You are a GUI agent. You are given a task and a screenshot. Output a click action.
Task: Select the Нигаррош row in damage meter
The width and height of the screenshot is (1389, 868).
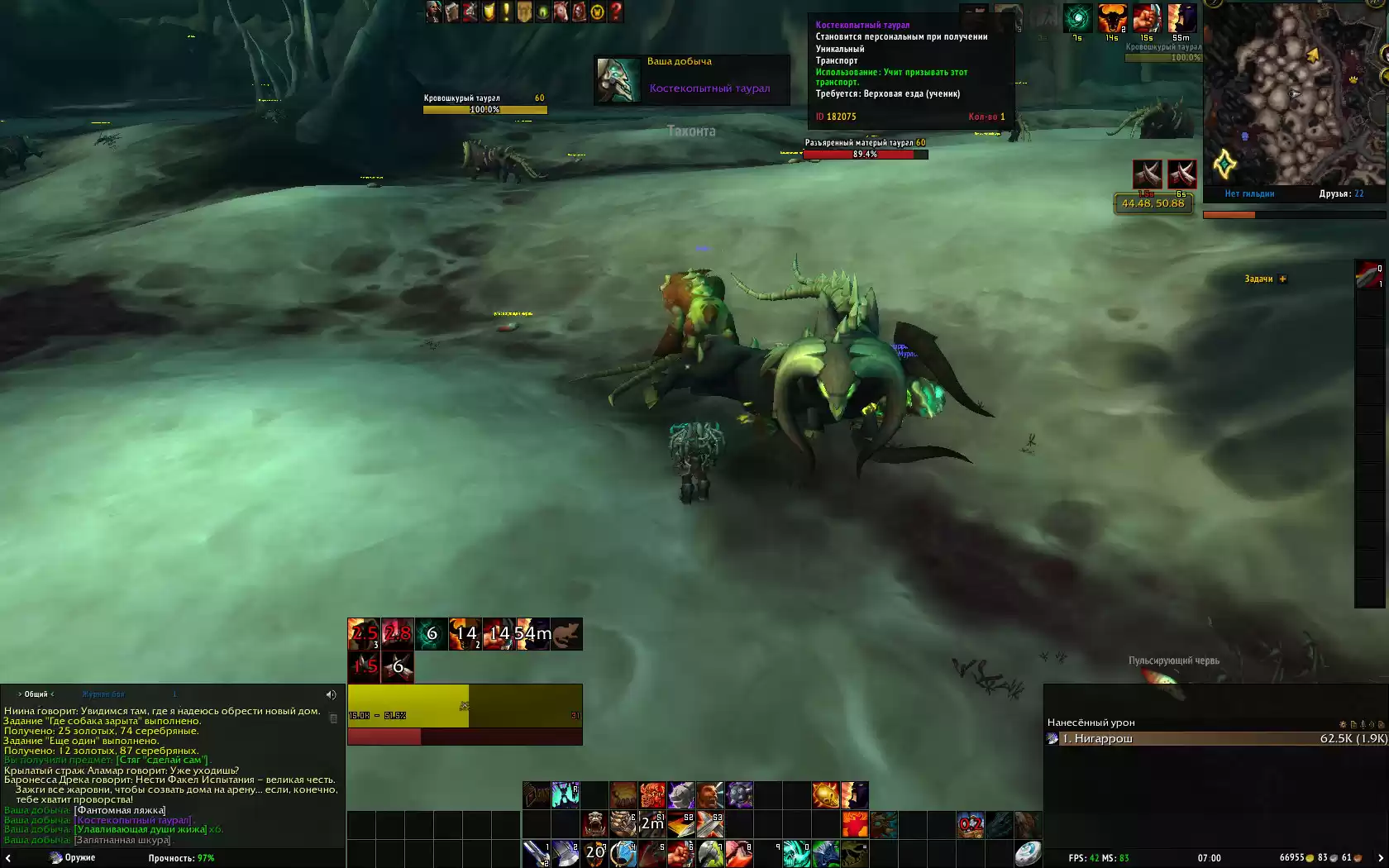(1215, 739)
